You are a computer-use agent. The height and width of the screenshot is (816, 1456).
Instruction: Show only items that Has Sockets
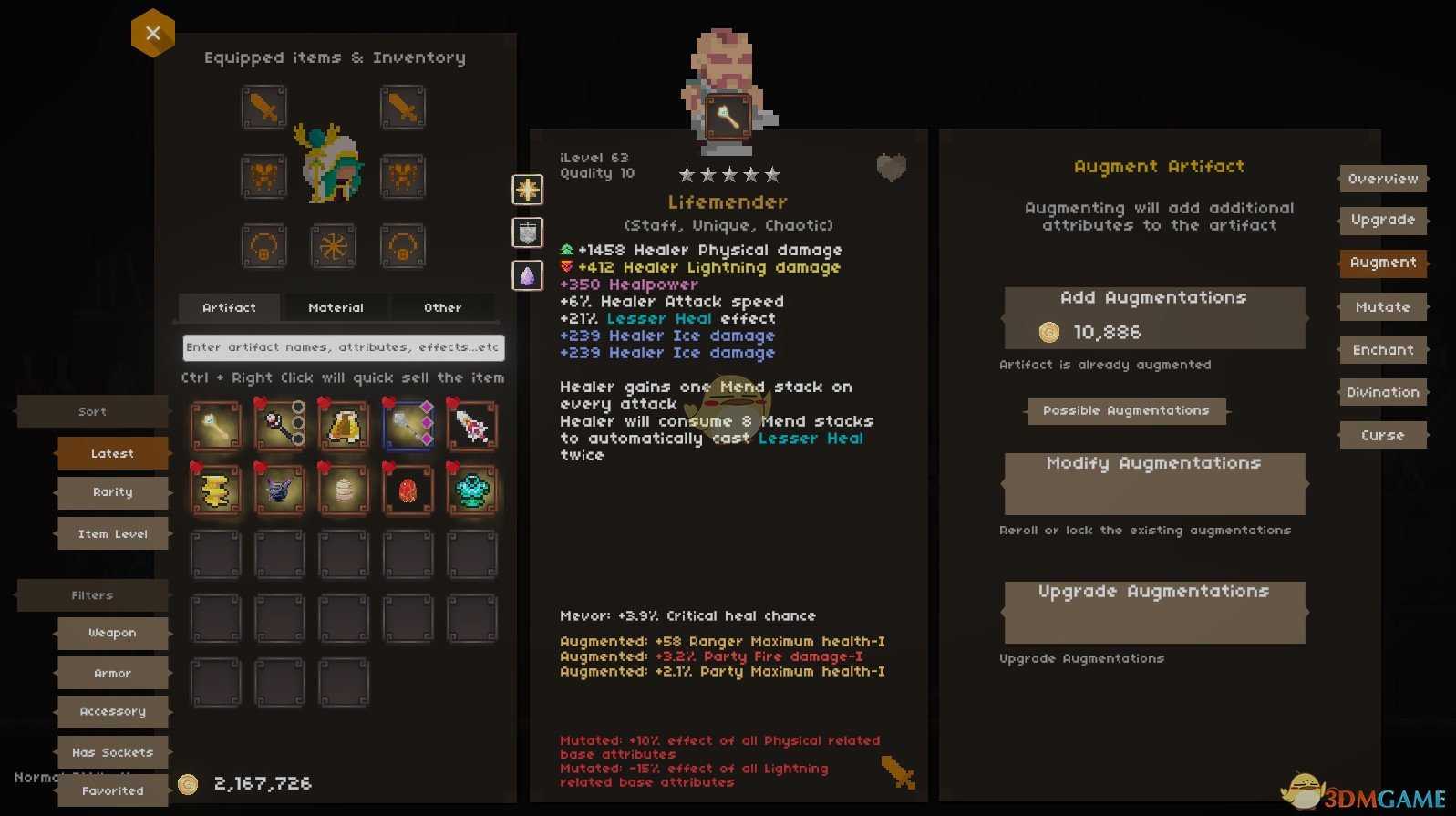point(112,753)
